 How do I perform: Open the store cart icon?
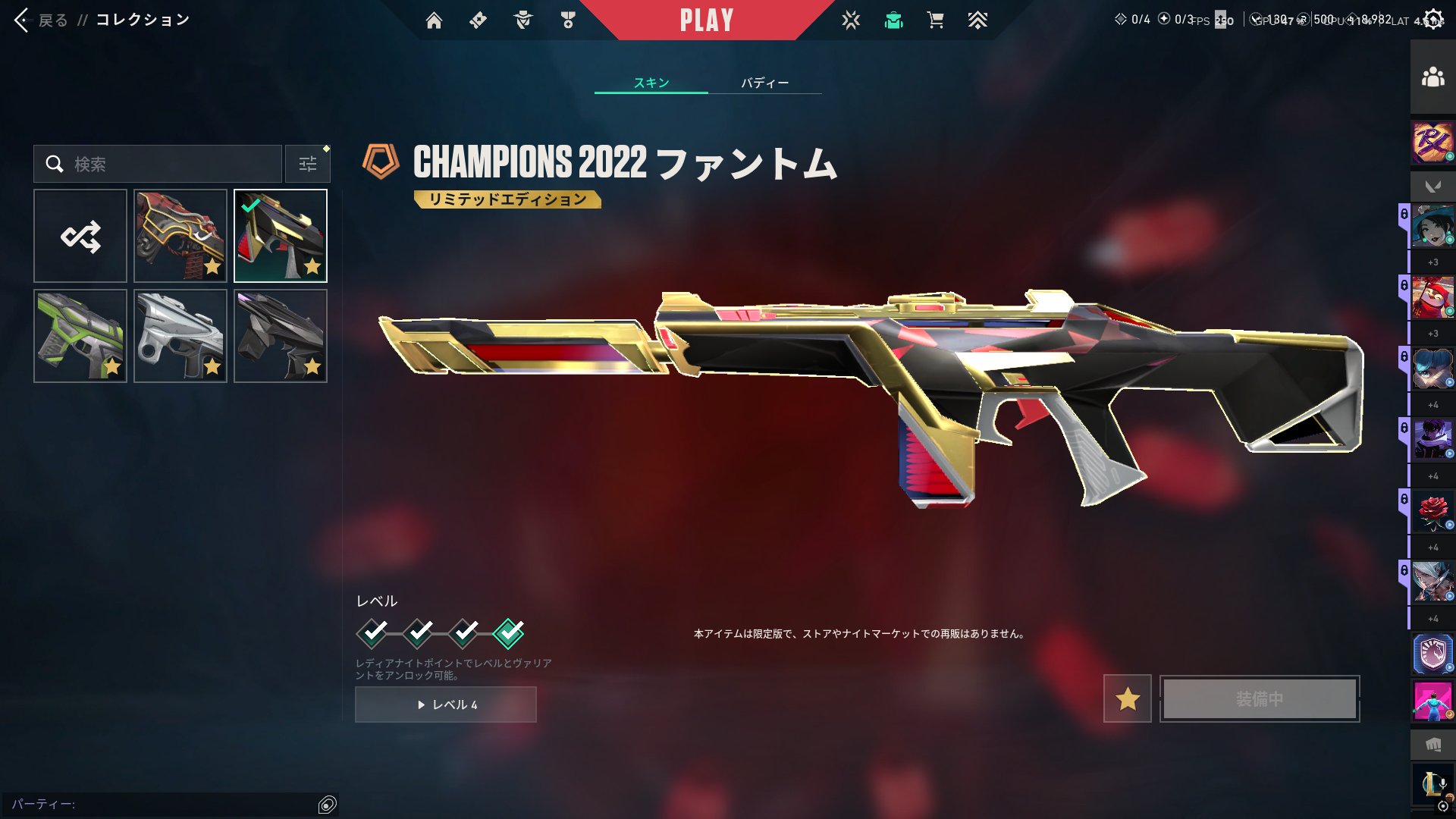[935, 20]
